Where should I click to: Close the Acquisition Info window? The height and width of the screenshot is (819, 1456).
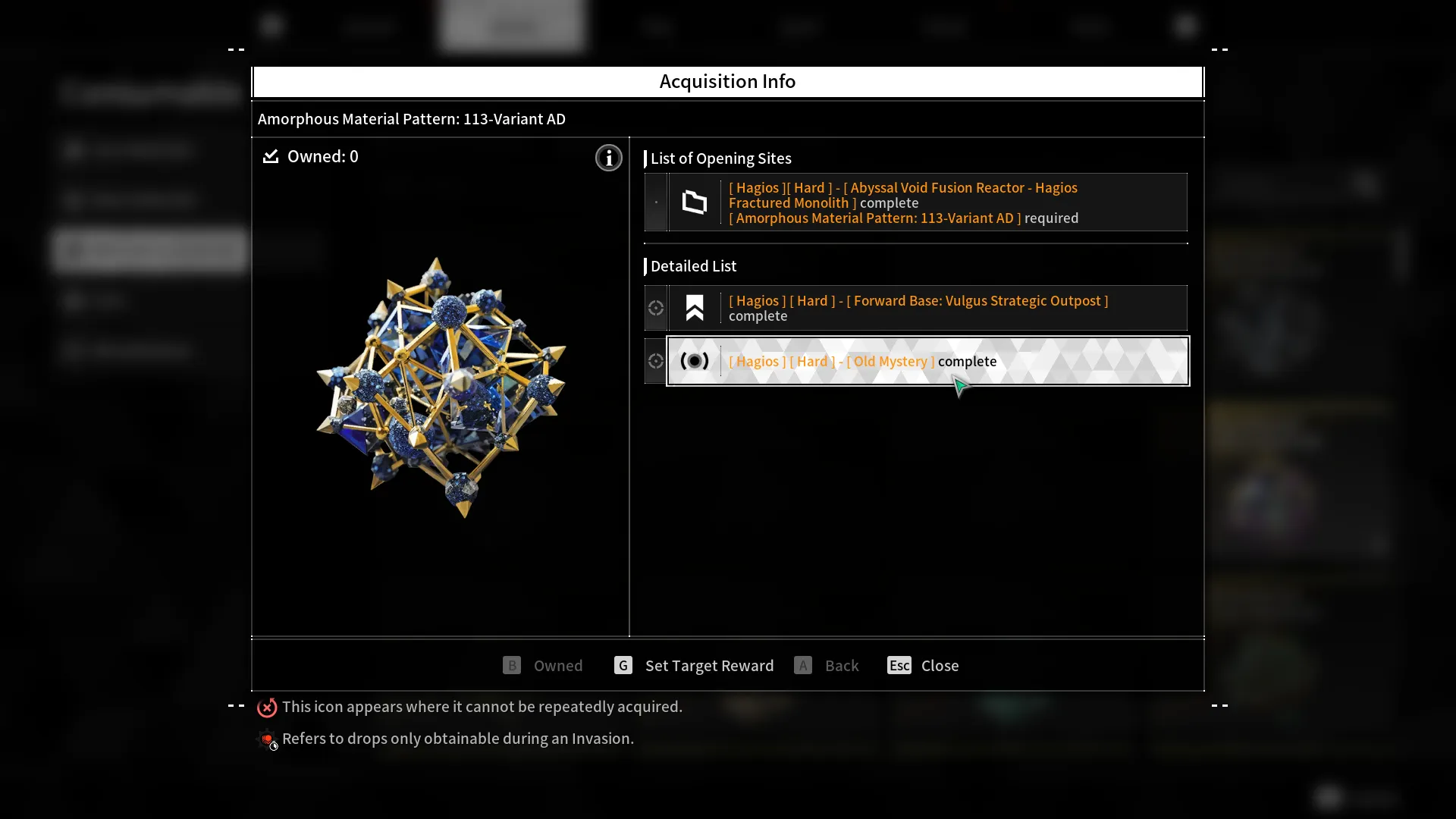point(923,666)
